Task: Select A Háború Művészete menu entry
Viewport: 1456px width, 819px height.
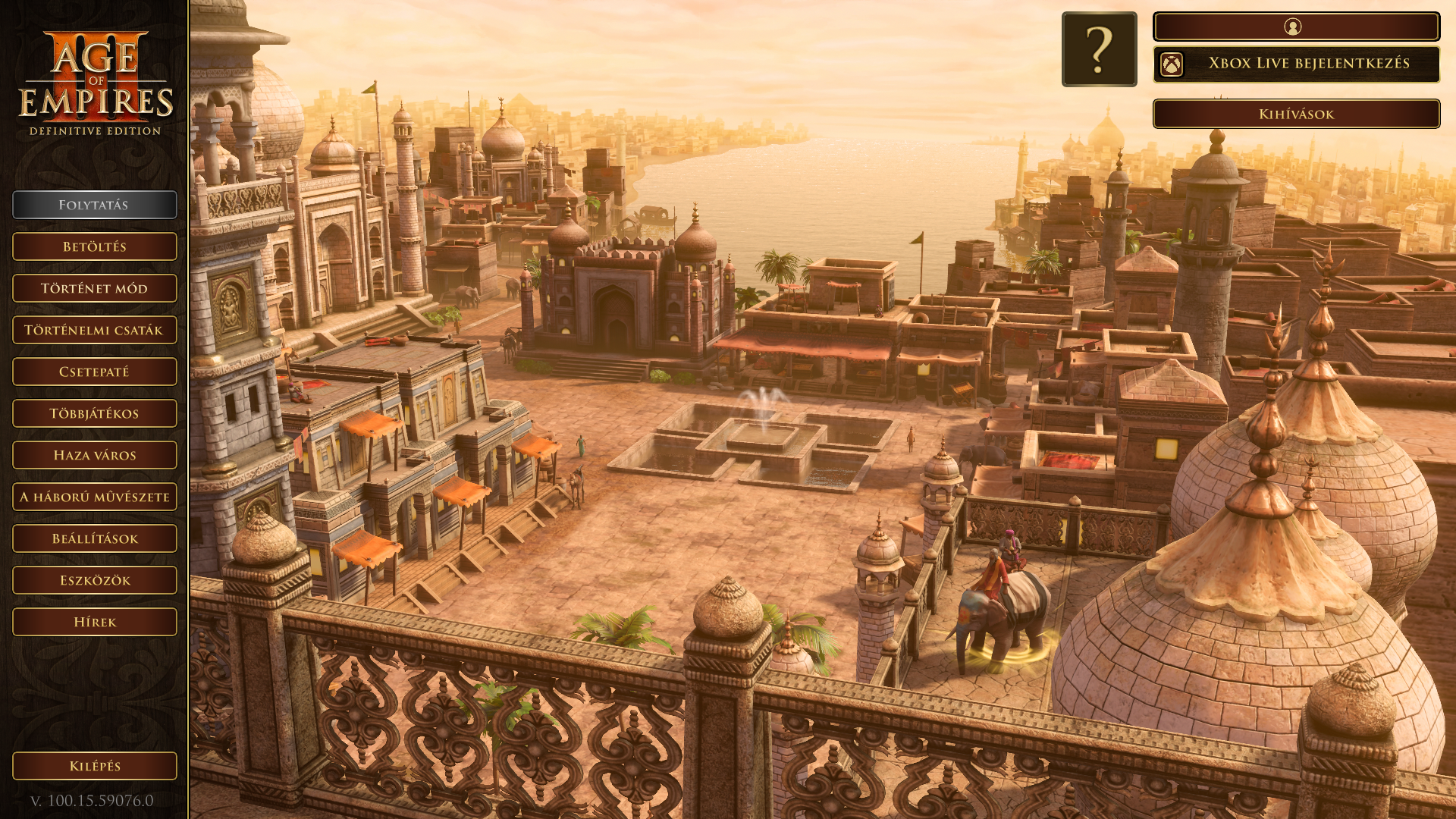Action: click(95, 497)
